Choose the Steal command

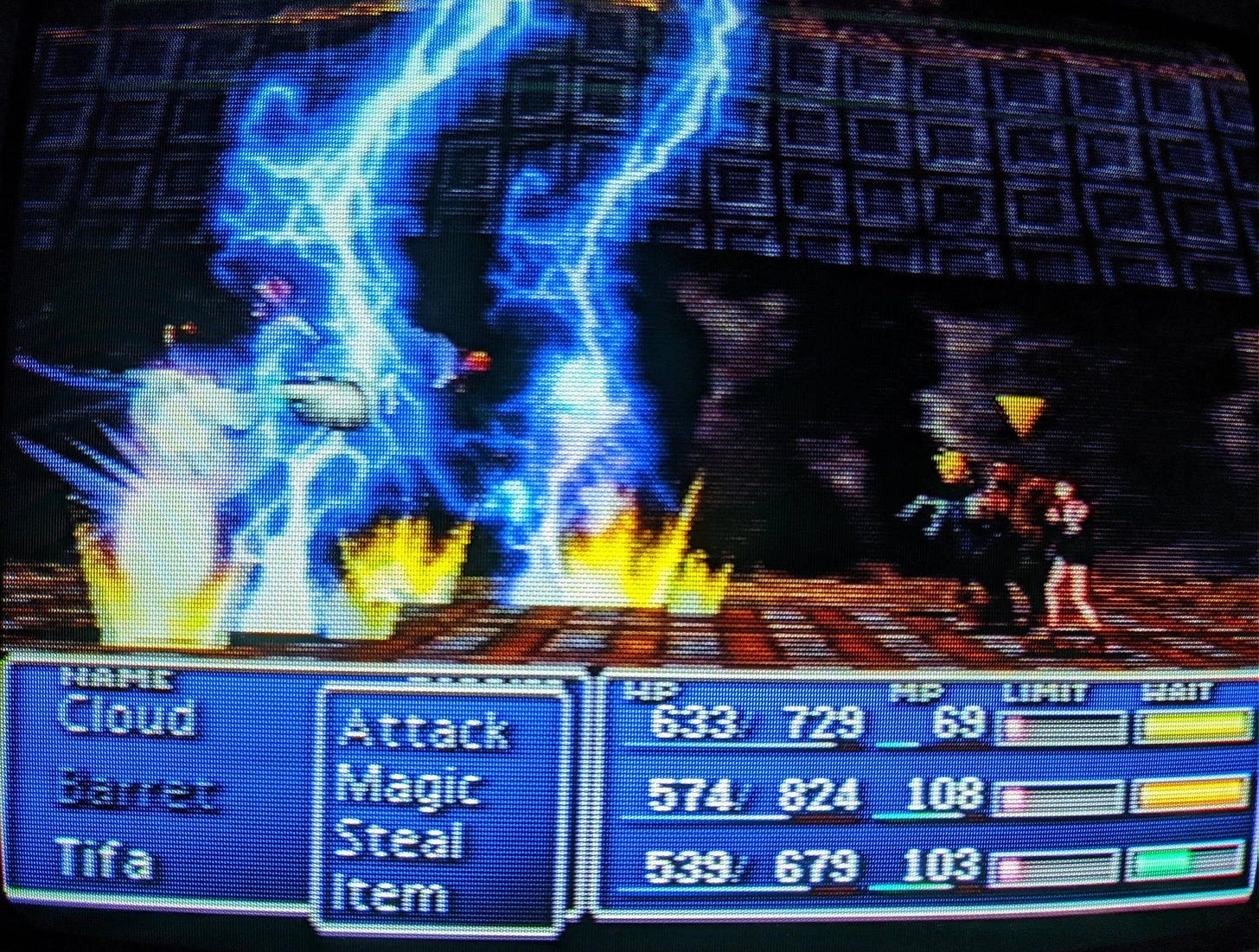click(x=404, y=839)
